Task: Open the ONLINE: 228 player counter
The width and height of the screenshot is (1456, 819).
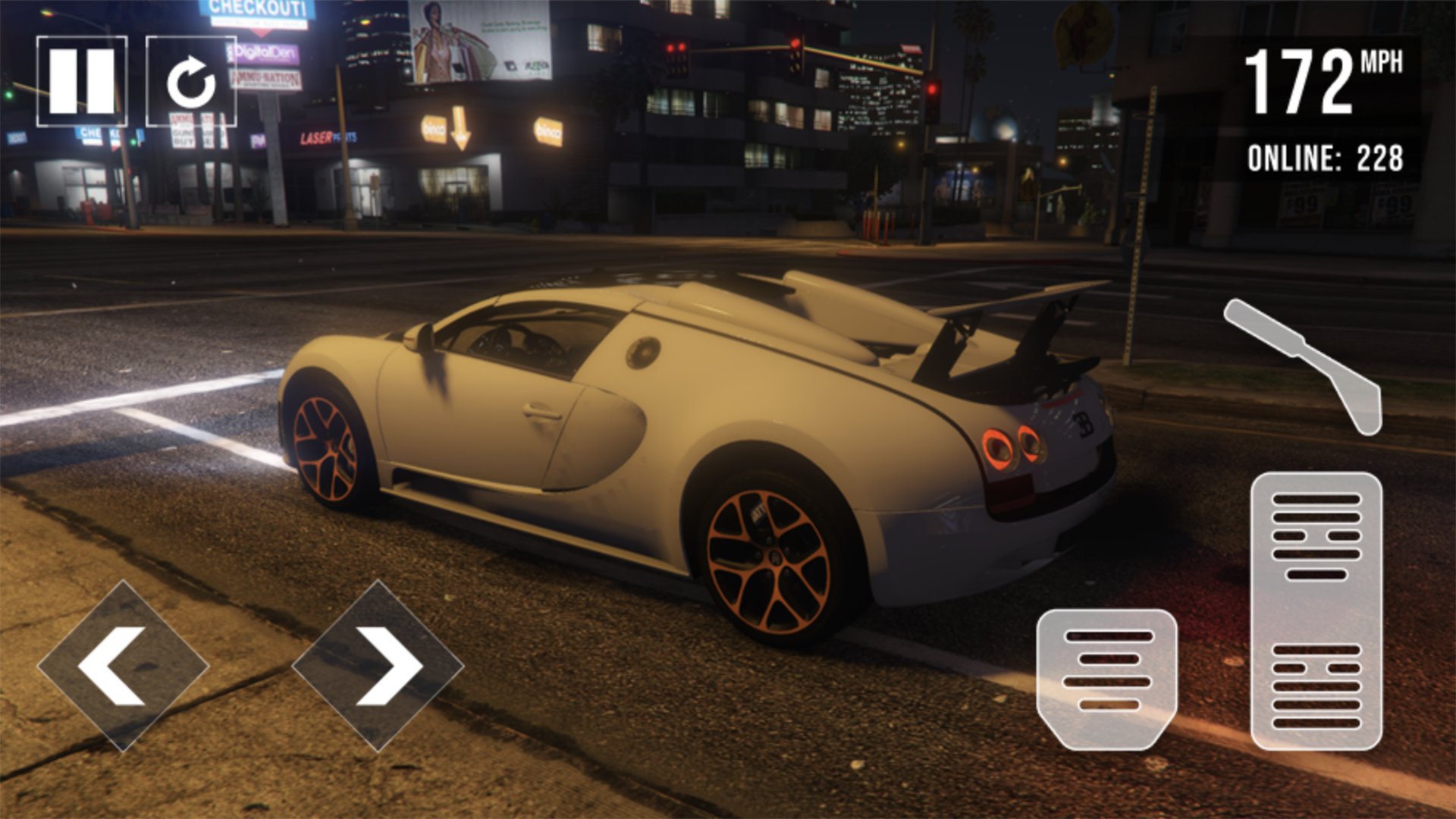Action: tap(1327, 157)
